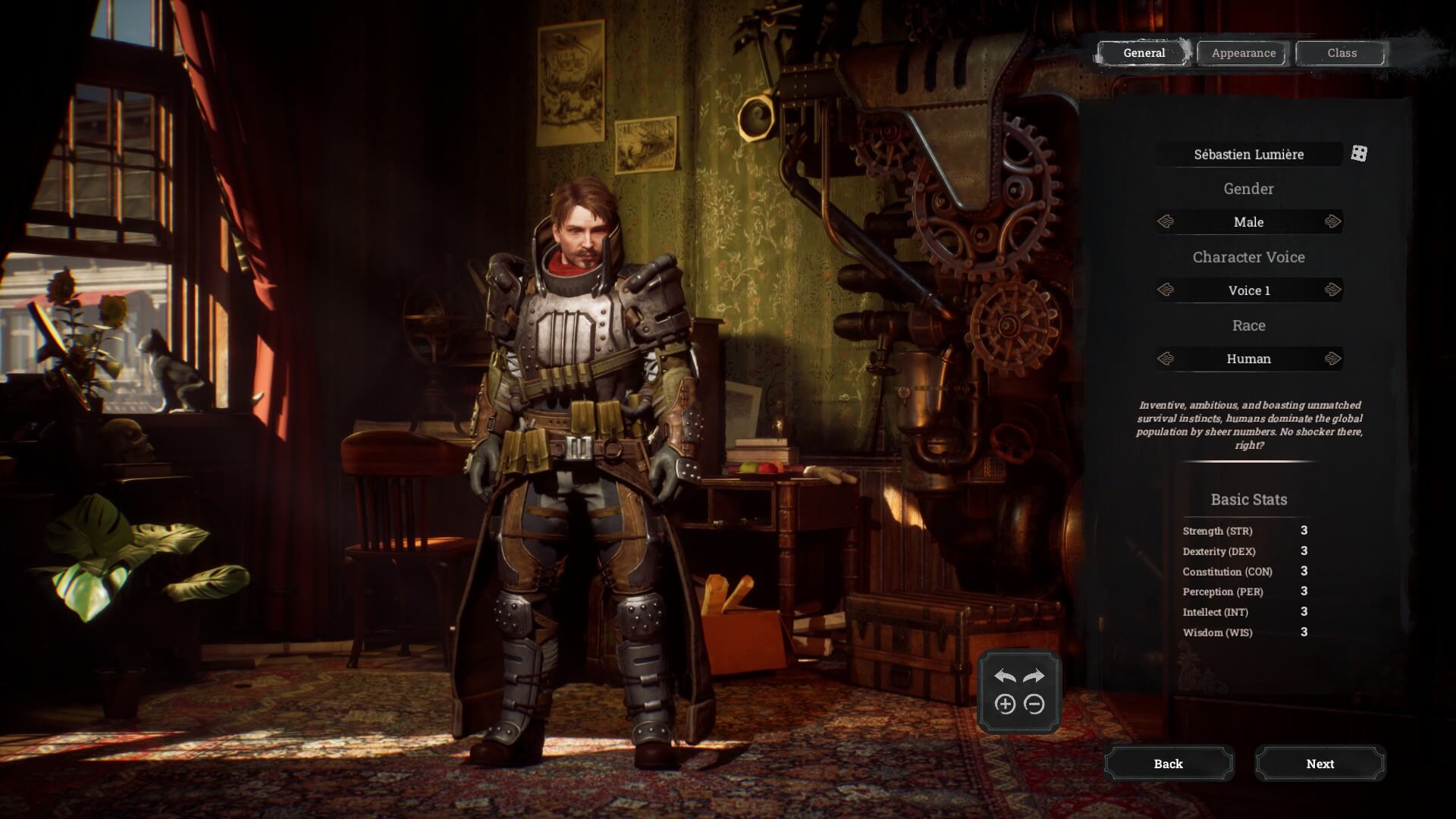This screenshot has height=819, width=1456.
Task: Cycle to the next Character Voice
Action: pyautogui.click(x=1332, y=290)
